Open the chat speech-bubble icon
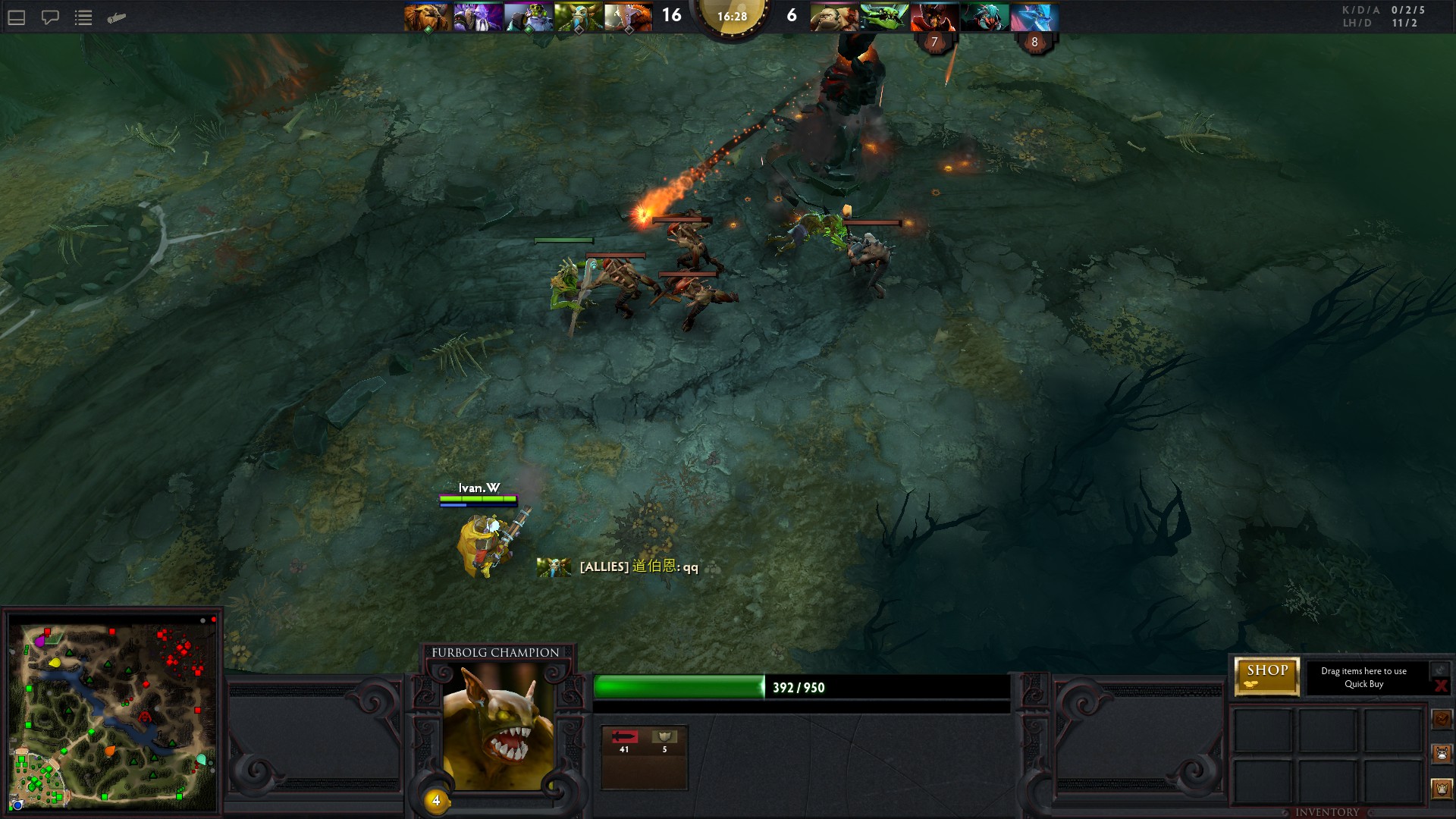The image size is (1456, 819). tap(50, 17)
